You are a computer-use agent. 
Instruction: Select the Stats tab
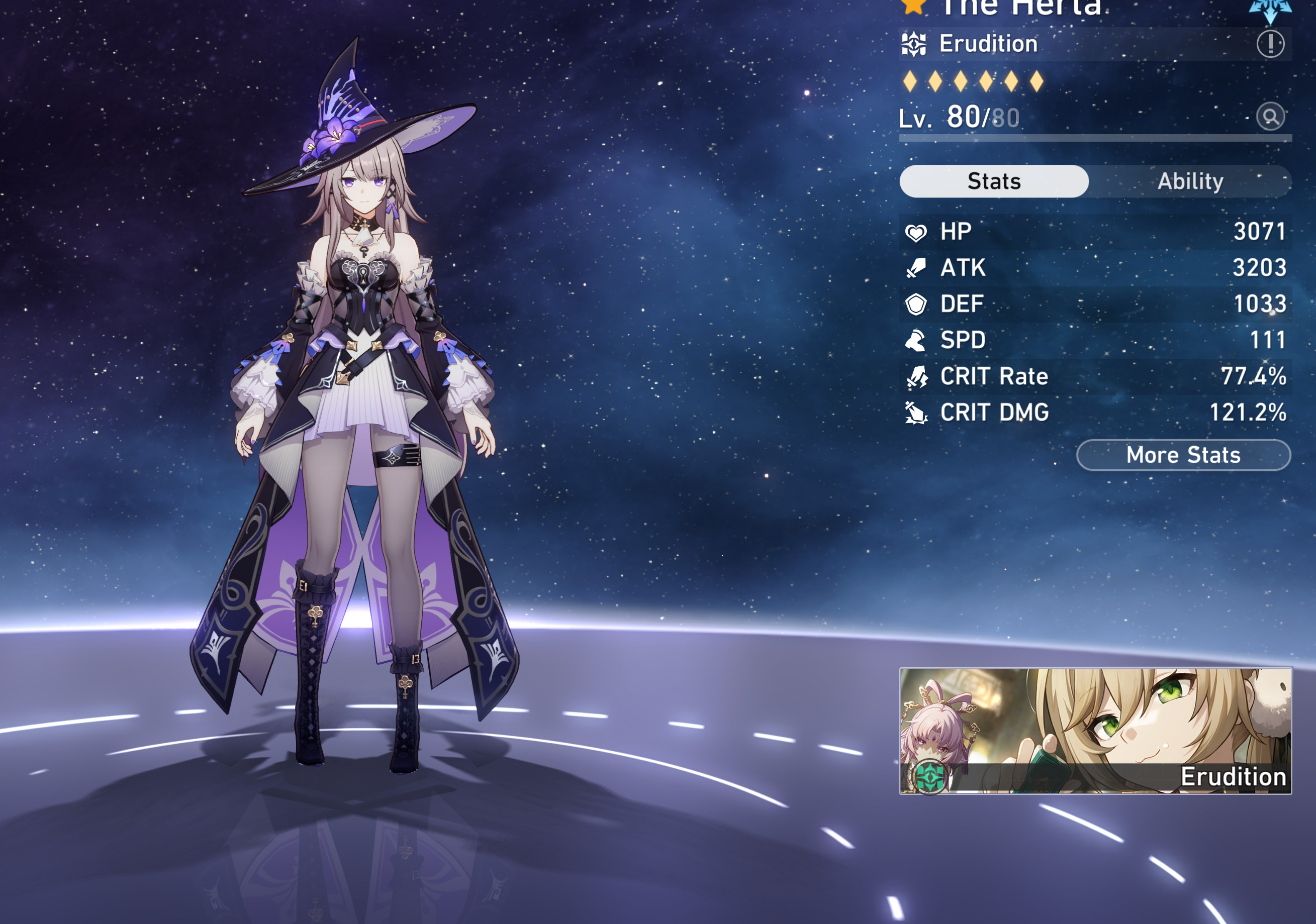tap(994, 181)
